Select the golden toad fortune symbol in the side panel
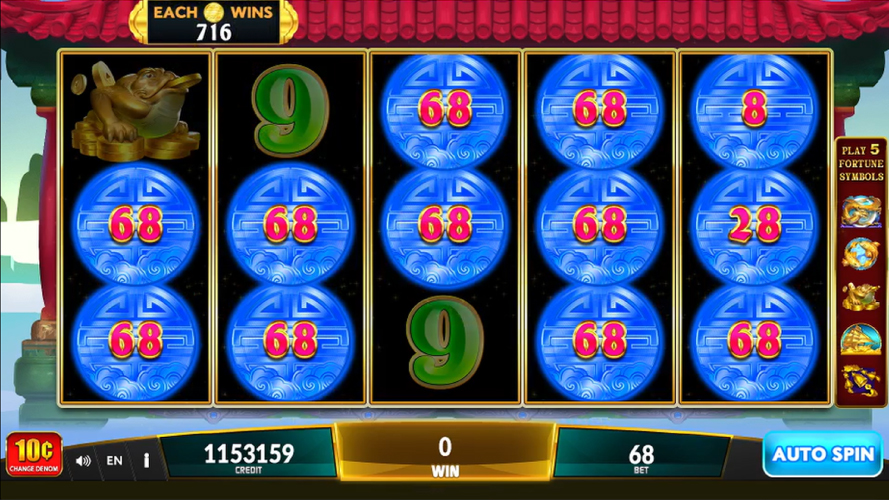The width and height of the screenshot is (889, 500). point(860,296)
